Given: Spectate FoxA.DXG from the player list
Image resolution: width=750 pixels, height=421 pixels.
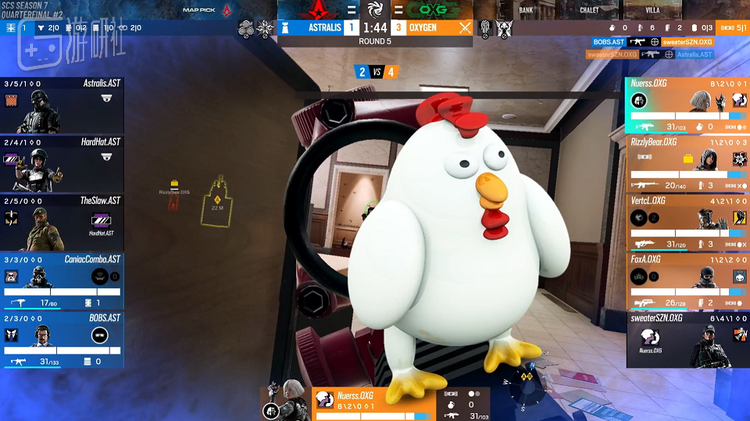Looking at the screenshot, I should click(687, 281).
